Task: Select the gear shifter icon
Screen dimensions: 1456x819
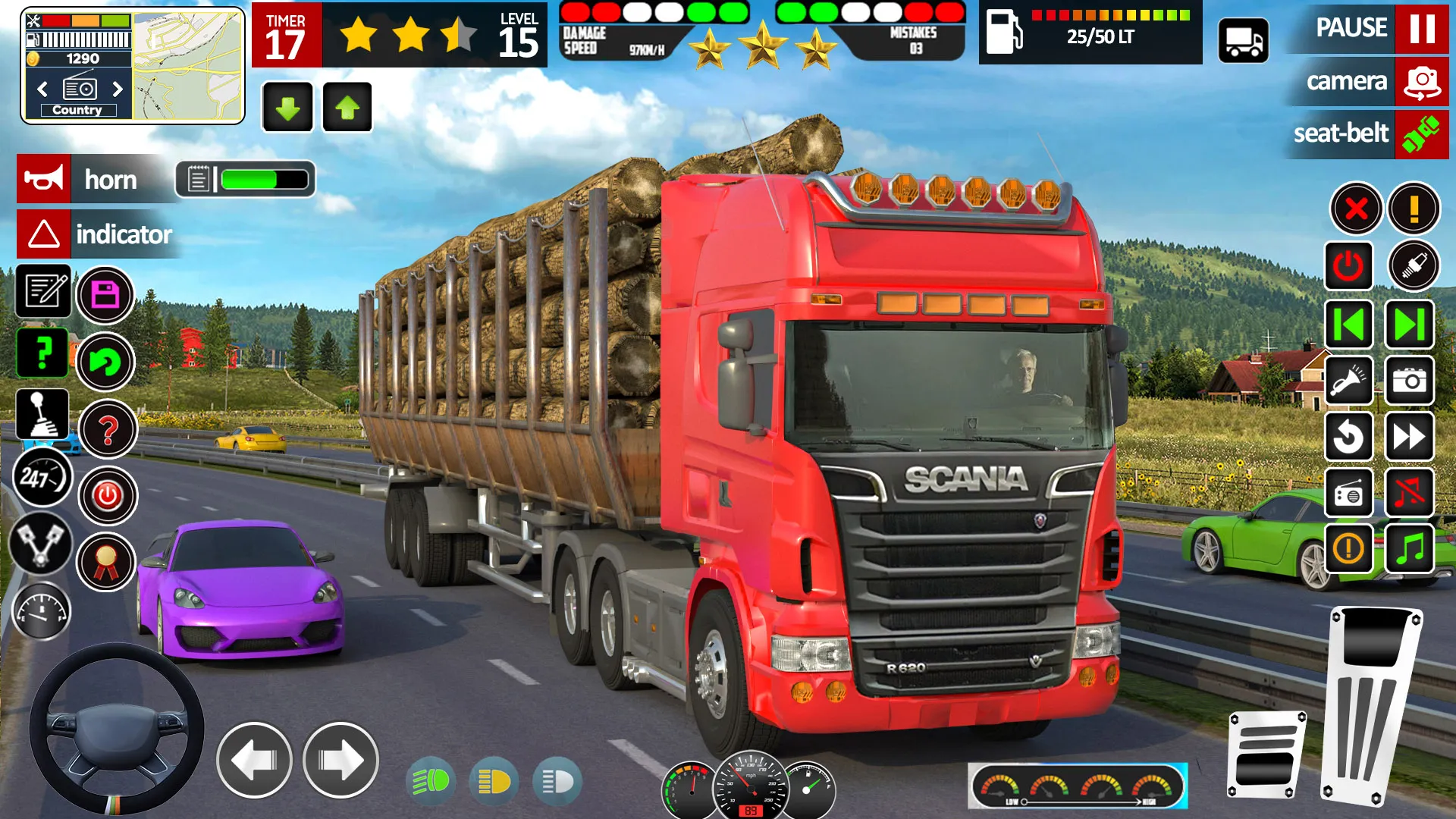Action: 43,415
